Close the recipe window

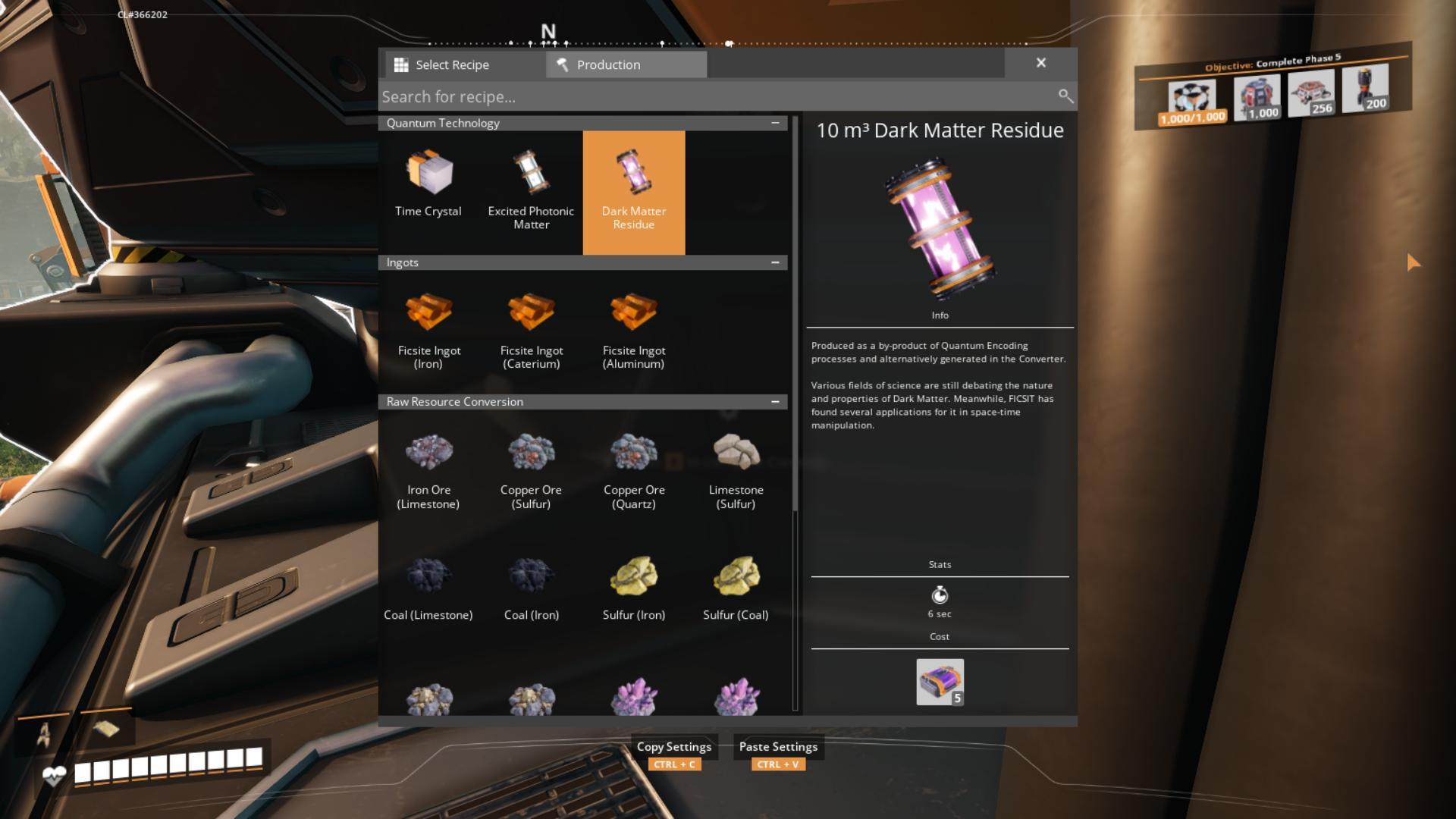click(1041, 63)
